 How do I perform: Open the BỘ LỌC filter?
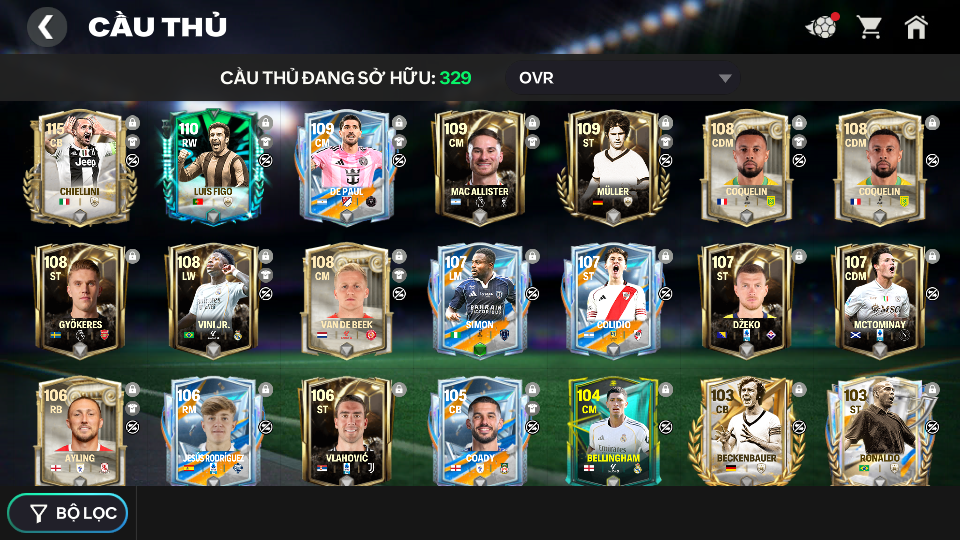coord(68,513)
